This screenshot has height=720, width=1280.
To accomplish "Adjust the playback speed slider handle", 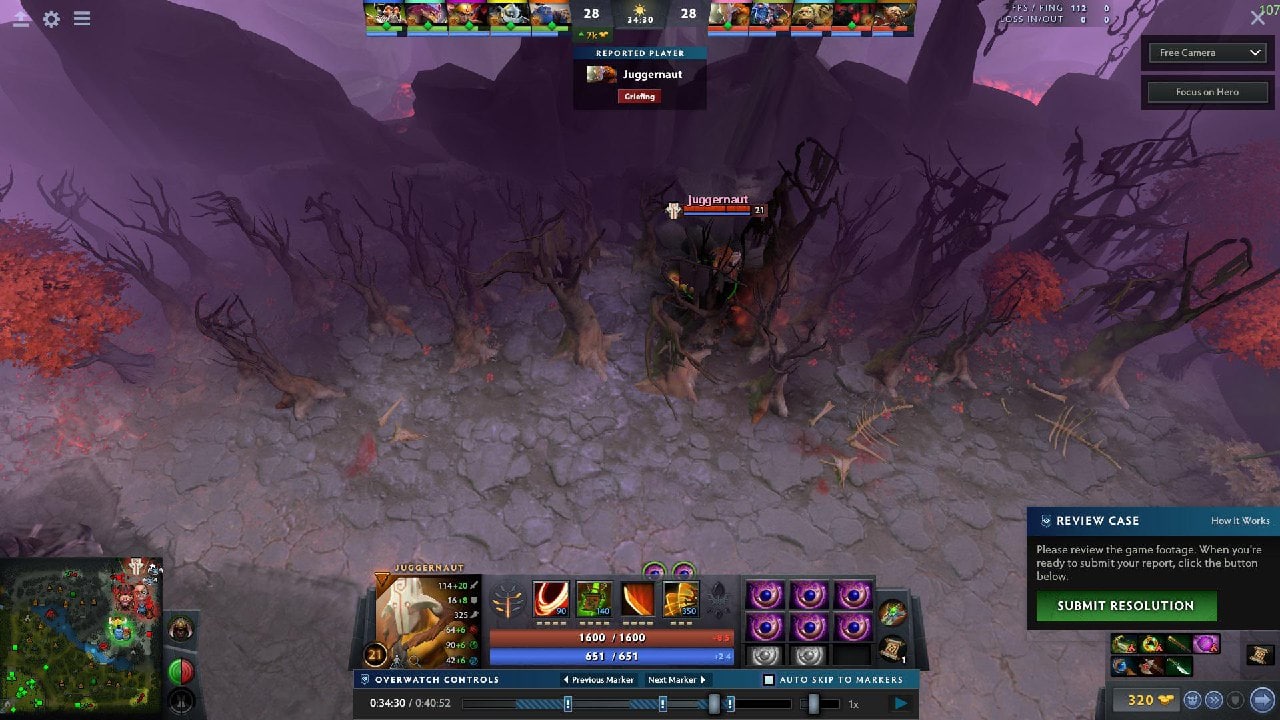I will (x=813, y=704).
